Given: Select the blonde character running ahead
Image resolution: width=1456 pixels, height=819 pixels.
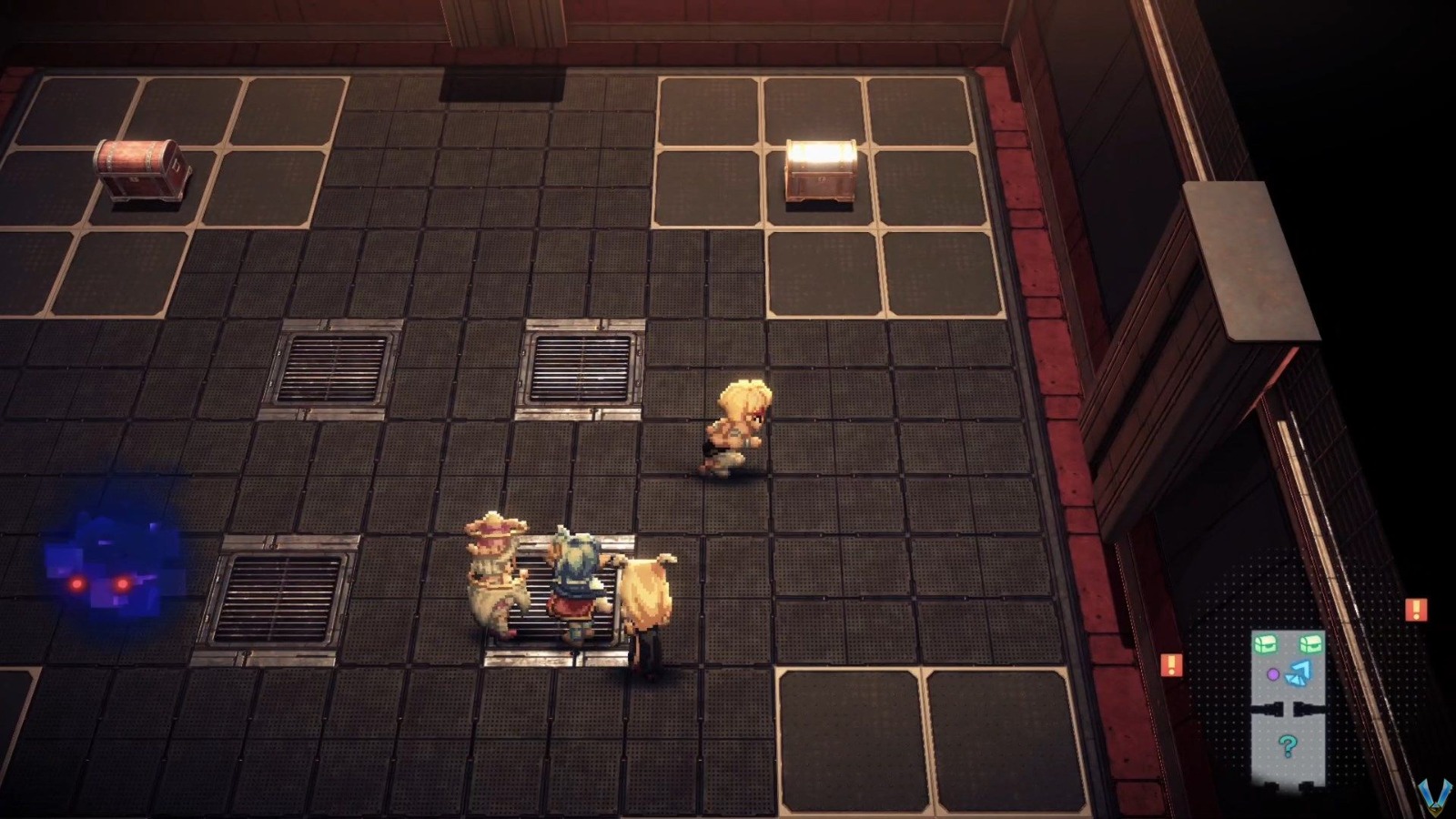Looking at the screenshot, I should tap(737, 428).
